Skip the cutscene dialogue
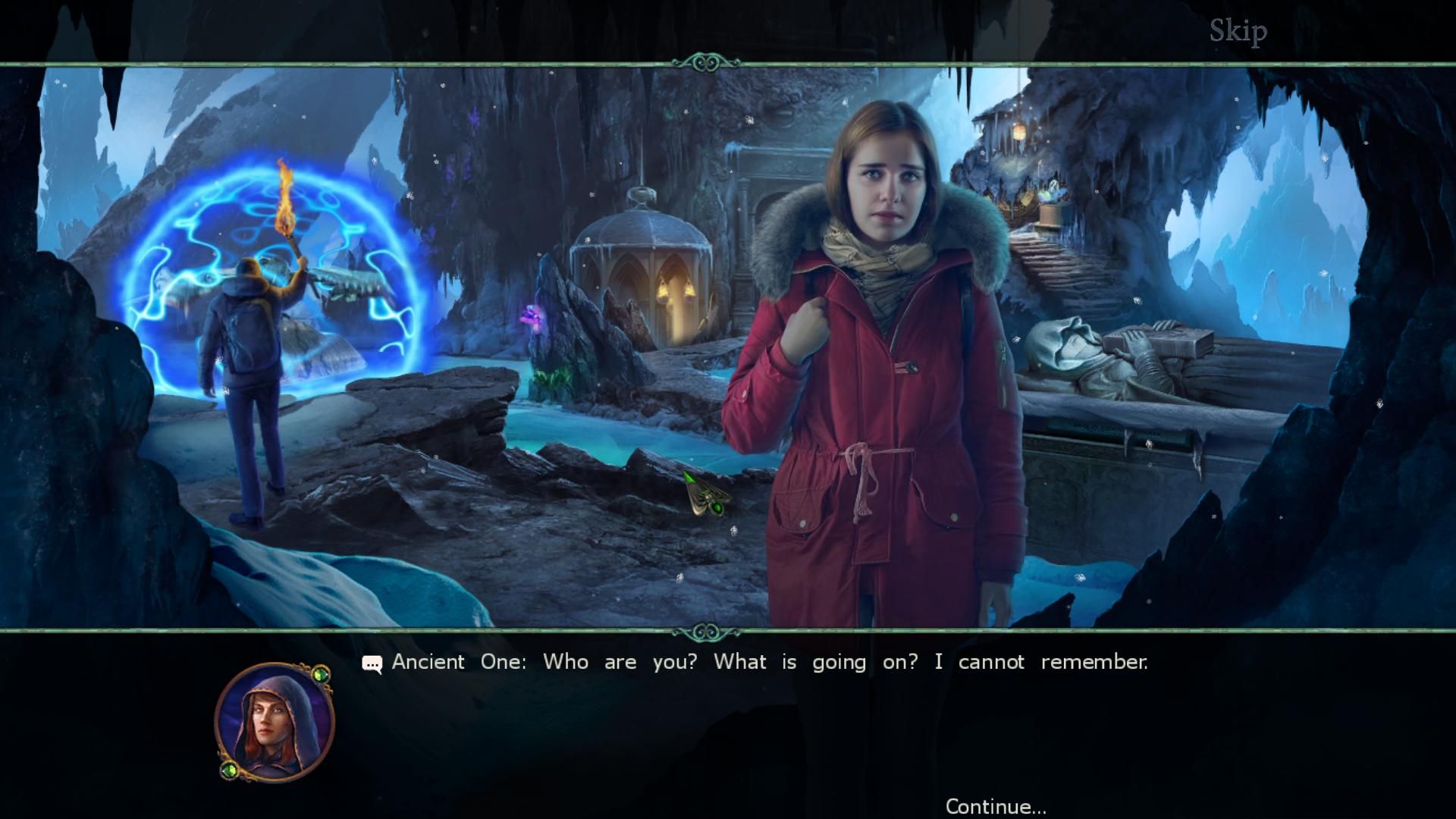The height and width of the screenshot is (819, 1456). point(1238,31)
